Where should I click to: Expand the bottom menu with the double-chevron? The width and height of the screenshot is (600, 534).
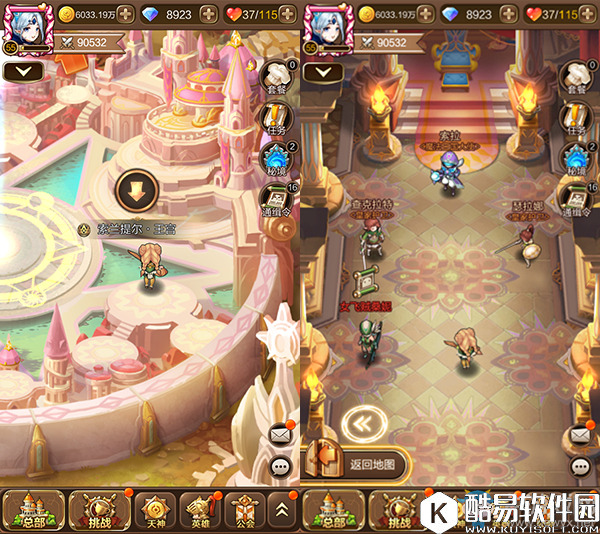click(283, 510)
